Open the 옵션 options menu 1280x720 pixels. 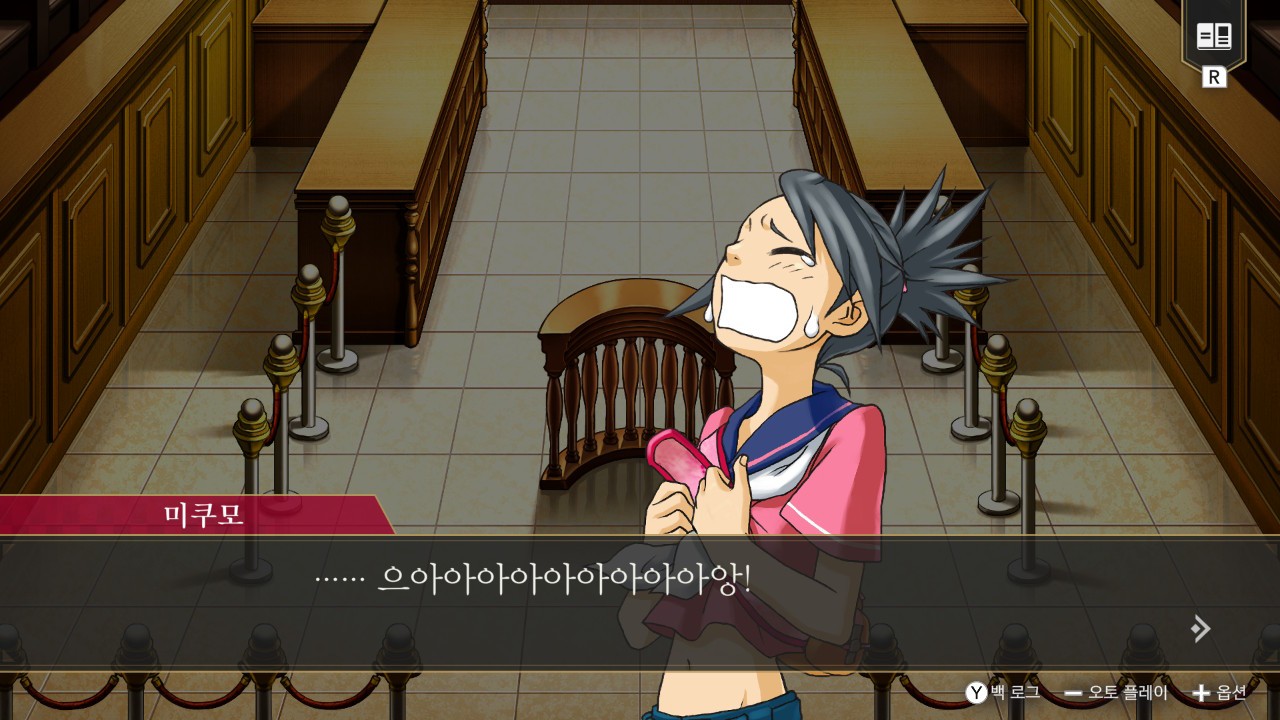pos(1220,692)
